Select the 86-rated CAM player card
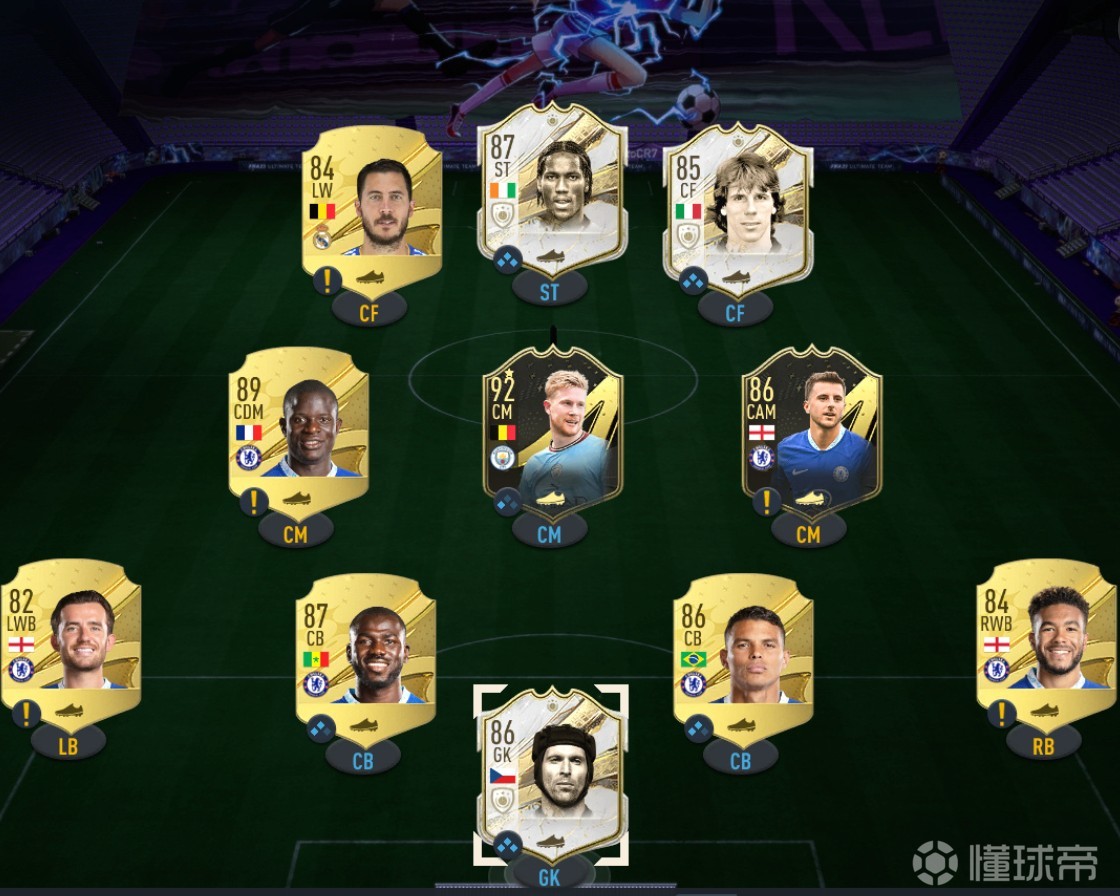This screenshot has height=896, width=1120. [811, 425]
